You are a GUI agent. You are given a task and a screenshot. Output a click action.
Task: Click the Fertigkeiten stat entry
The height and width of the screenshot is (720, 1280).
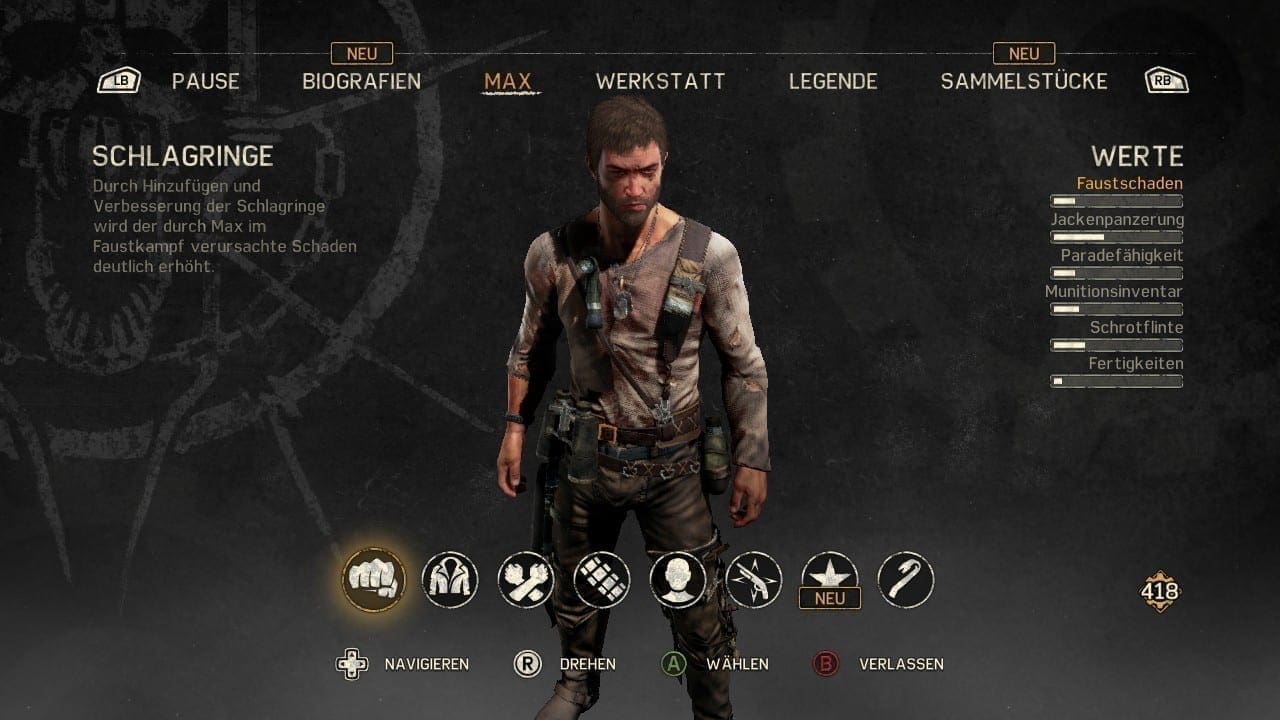click(1135, 364)
